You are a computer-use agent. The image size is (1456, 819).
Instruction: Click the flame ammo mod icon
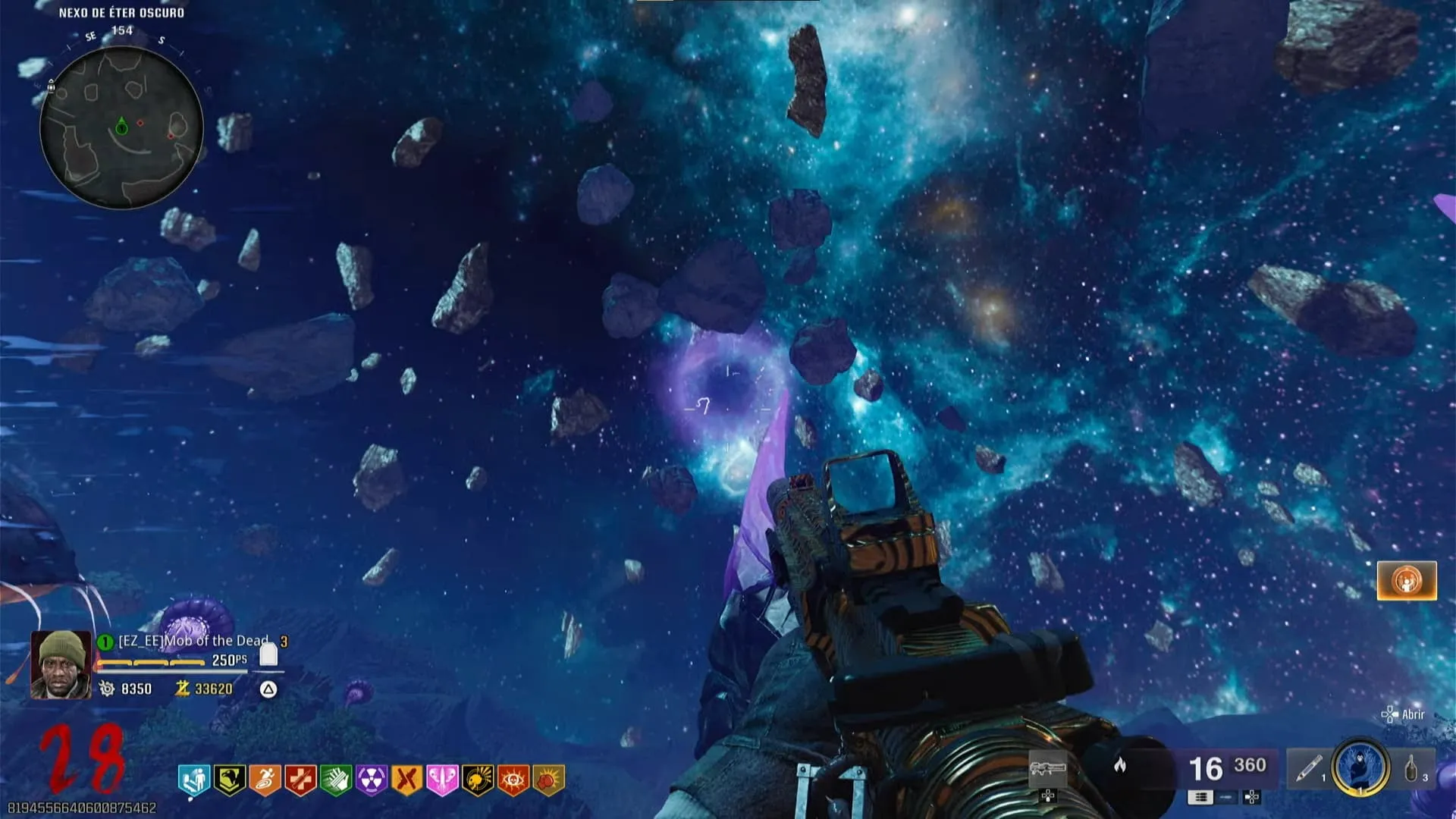[x=1120, y=766]
